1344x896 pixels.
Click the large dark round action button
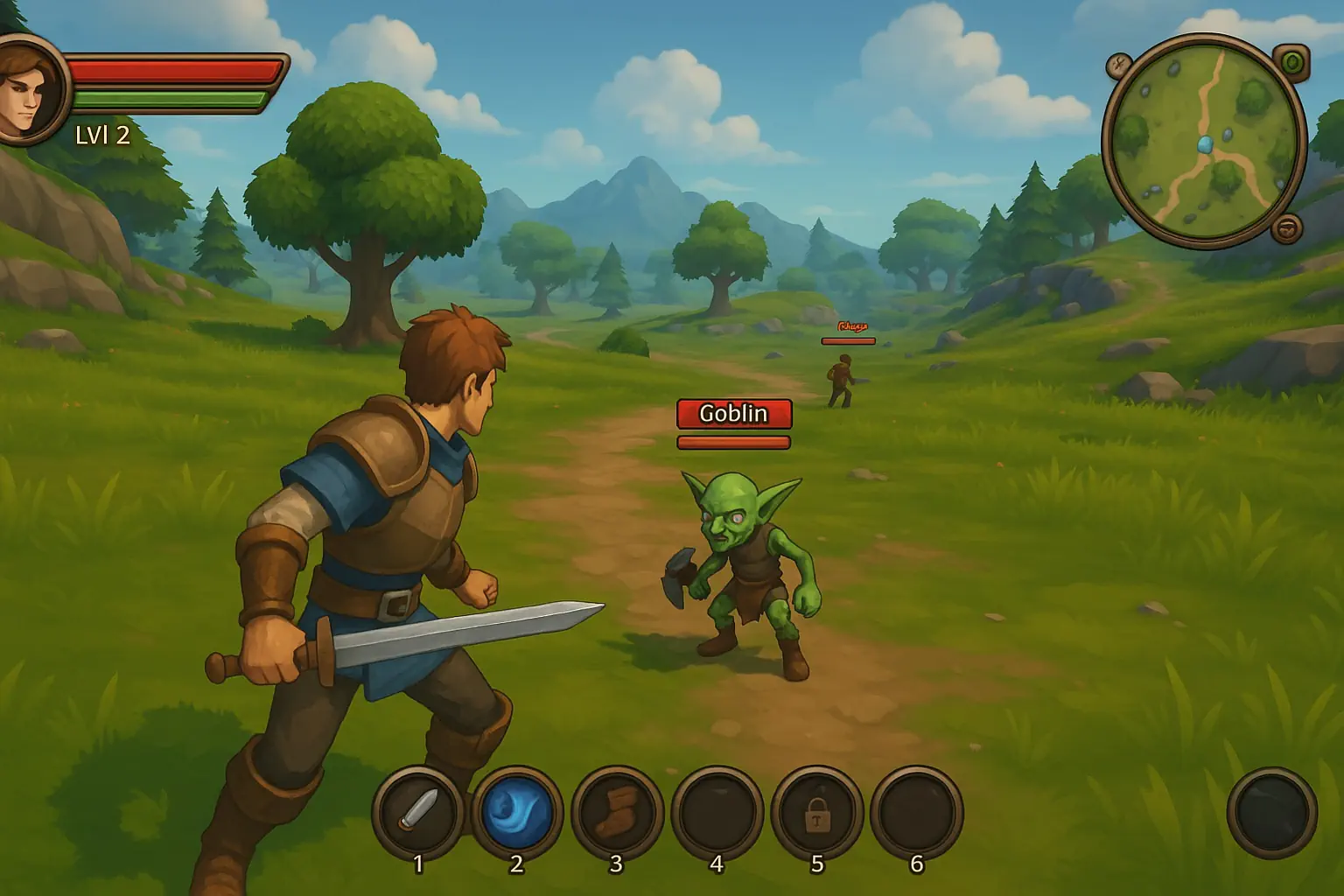click(1271, 812)
